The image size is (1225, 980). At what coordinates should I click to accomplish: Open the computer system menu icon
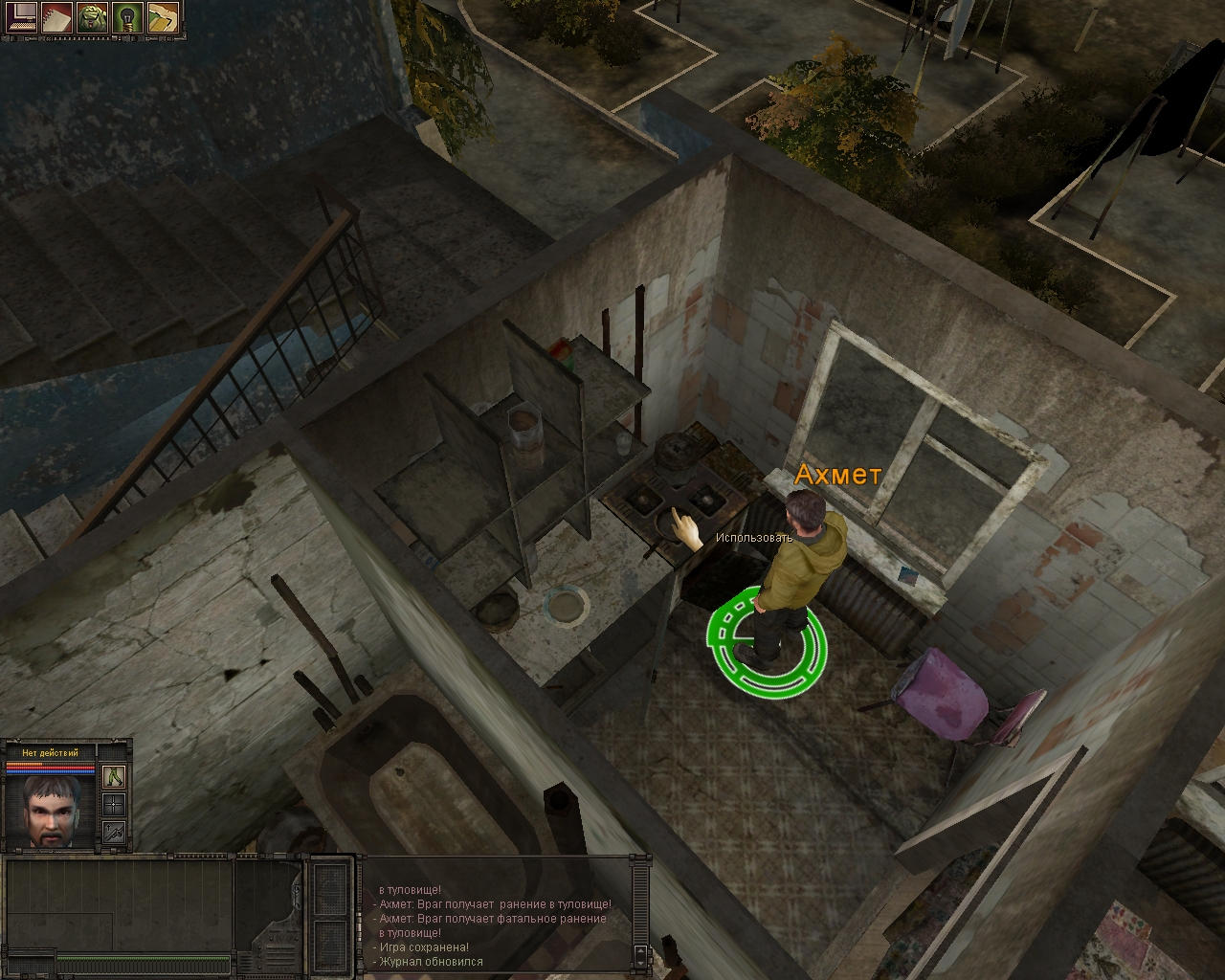tap(20, 17)
